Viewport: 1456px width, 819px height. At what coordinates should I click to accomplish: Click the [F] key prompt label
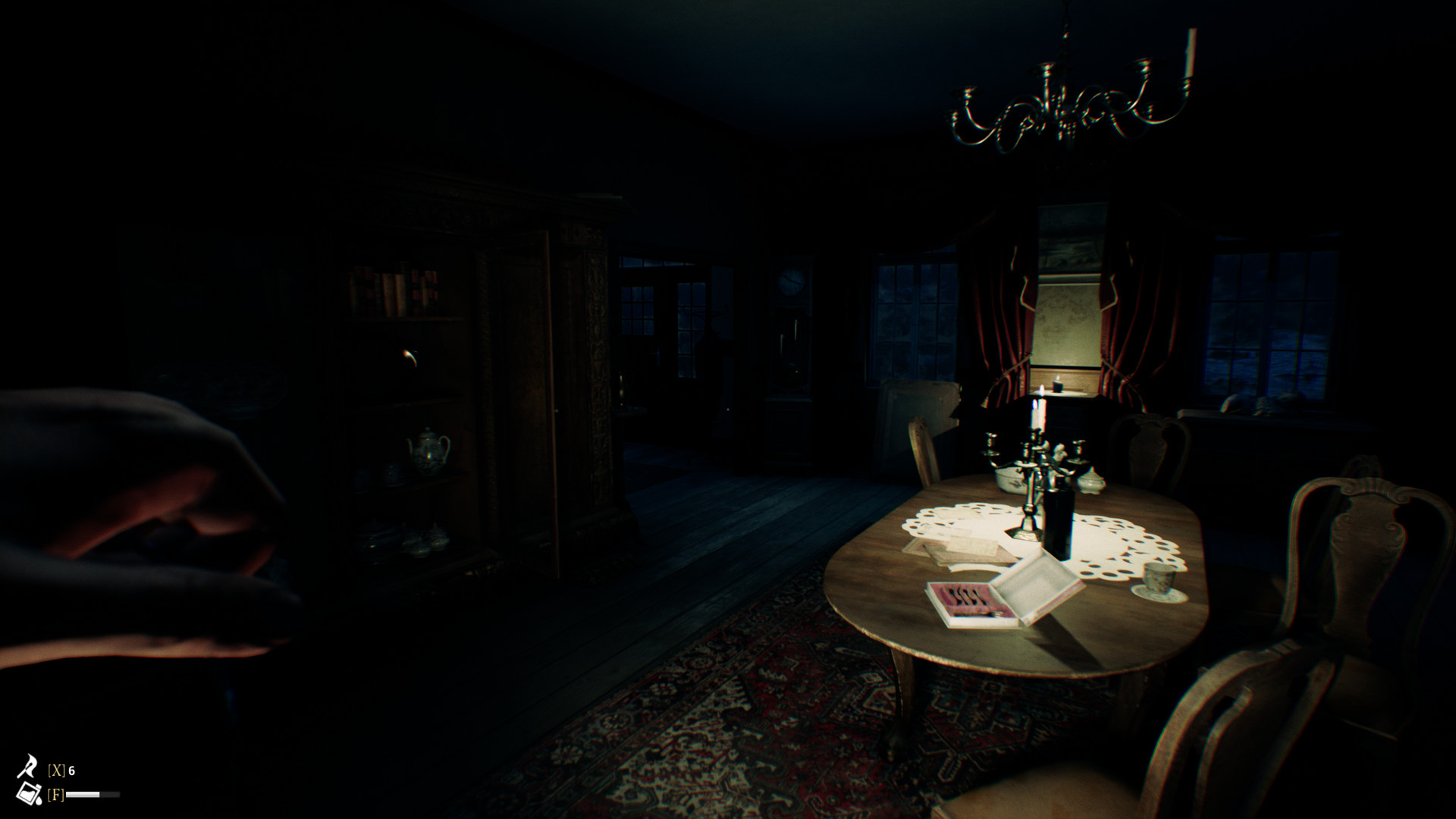coord(56,795)
